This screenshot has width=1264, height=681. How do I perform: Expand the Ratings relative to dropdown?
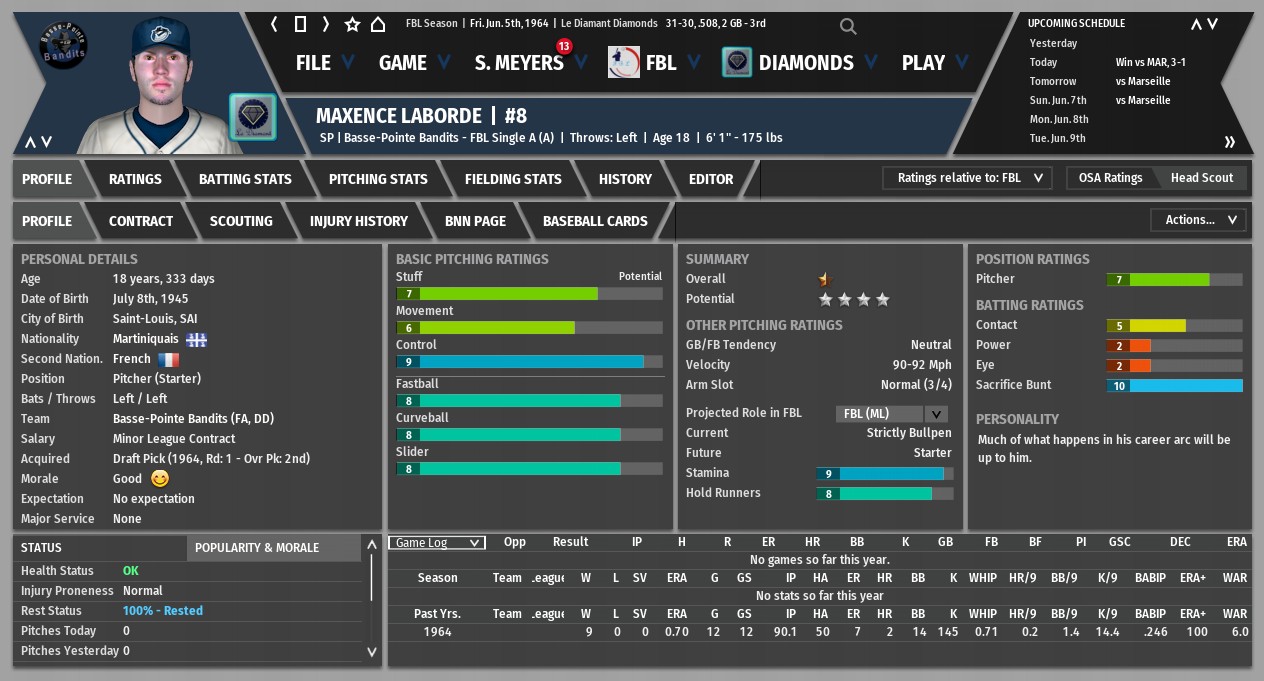[967, 178]
